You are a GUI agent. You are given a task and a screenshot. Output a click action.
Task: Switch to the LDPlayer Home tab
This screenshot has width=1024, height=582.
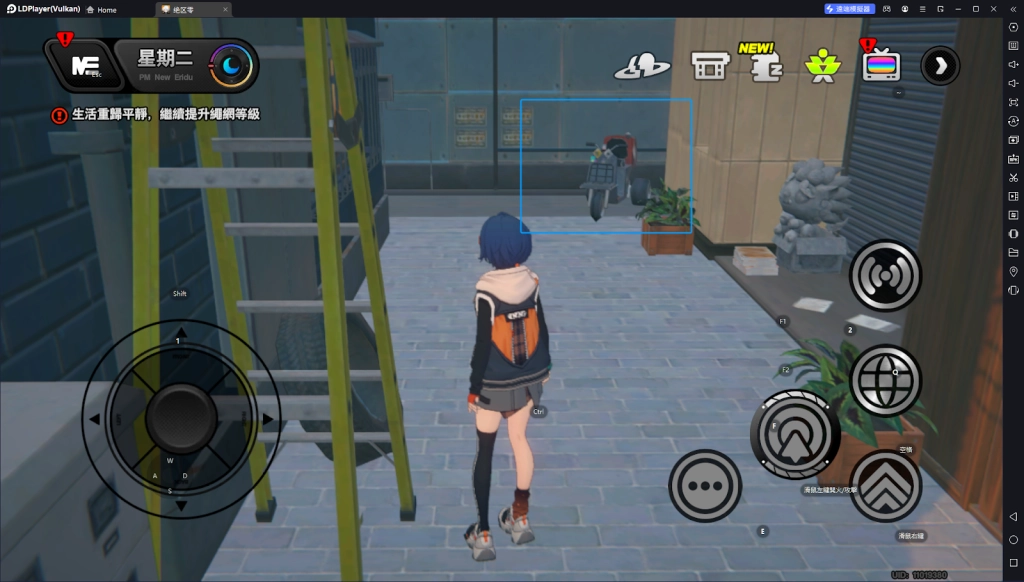pos(100,9)
